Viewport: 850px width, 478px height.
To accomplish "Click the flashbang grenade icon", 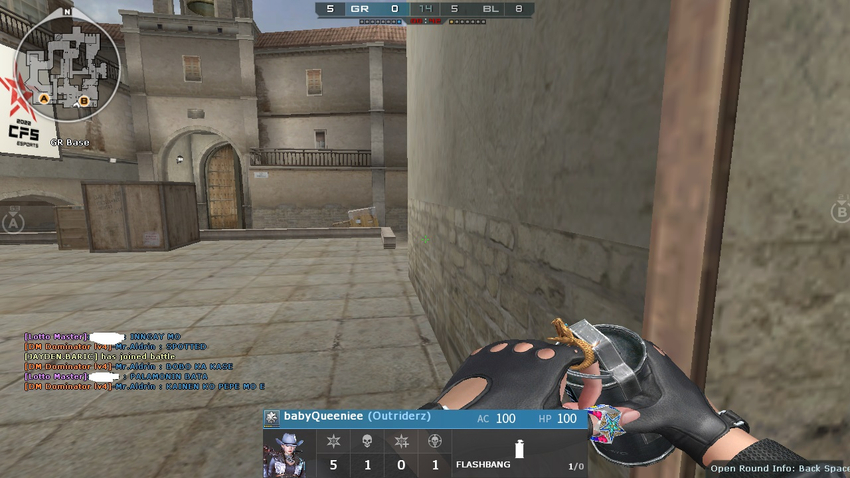I will tap(518, 450).
